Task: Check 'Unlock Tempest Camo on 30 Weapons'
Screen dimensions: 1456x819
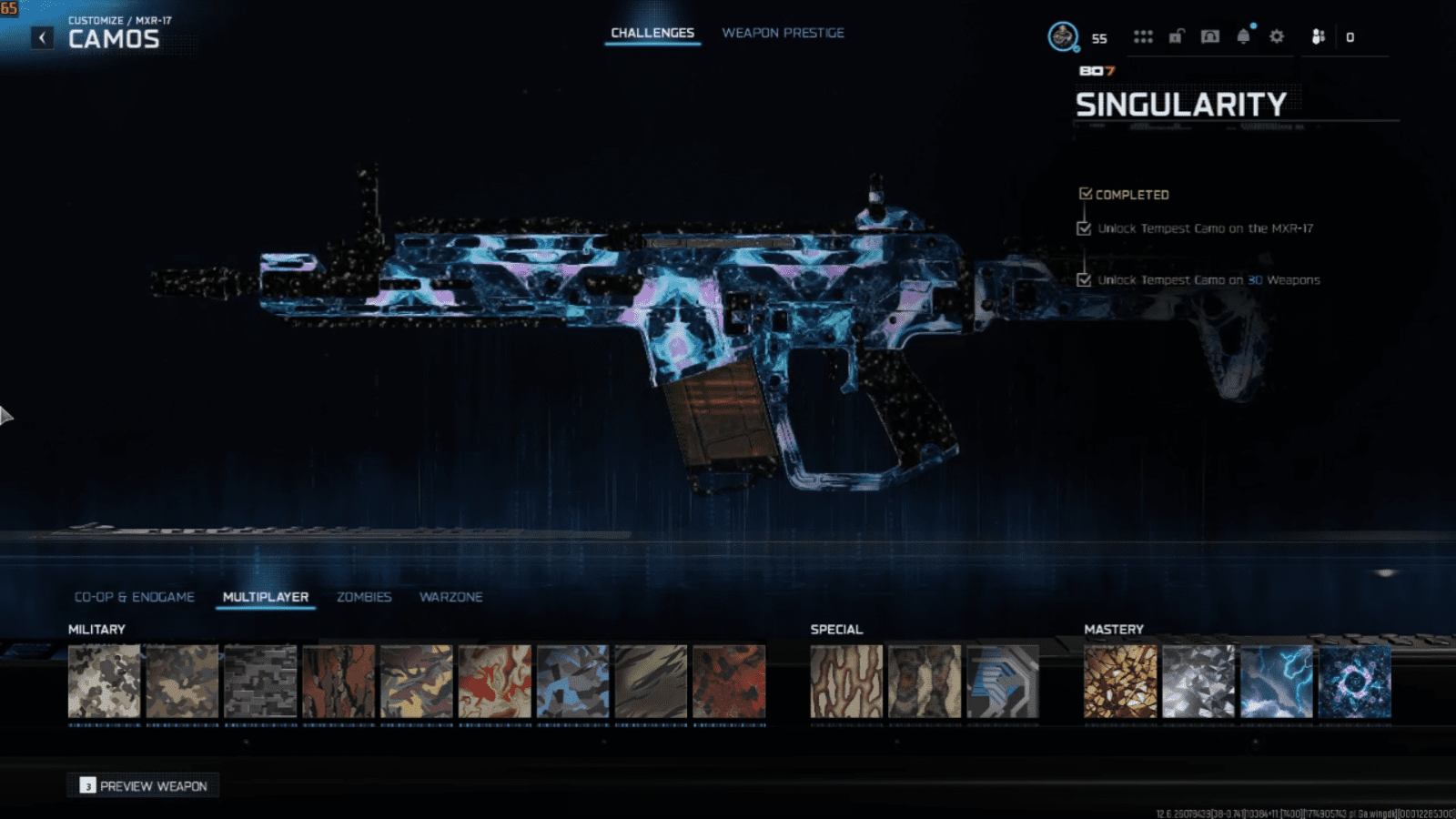Action: (x=1084, y=280)
